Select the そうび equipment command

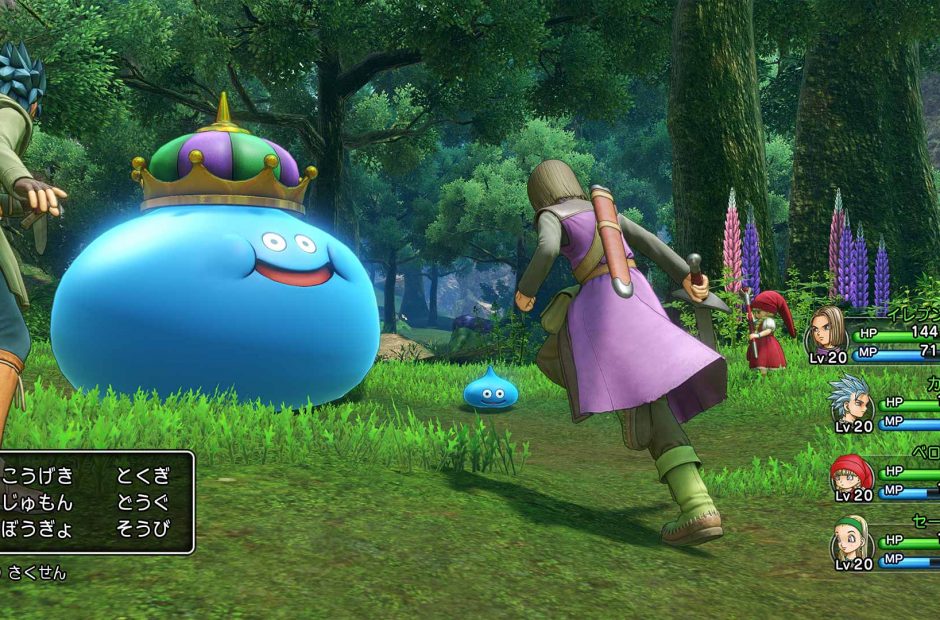coord(143,529)
